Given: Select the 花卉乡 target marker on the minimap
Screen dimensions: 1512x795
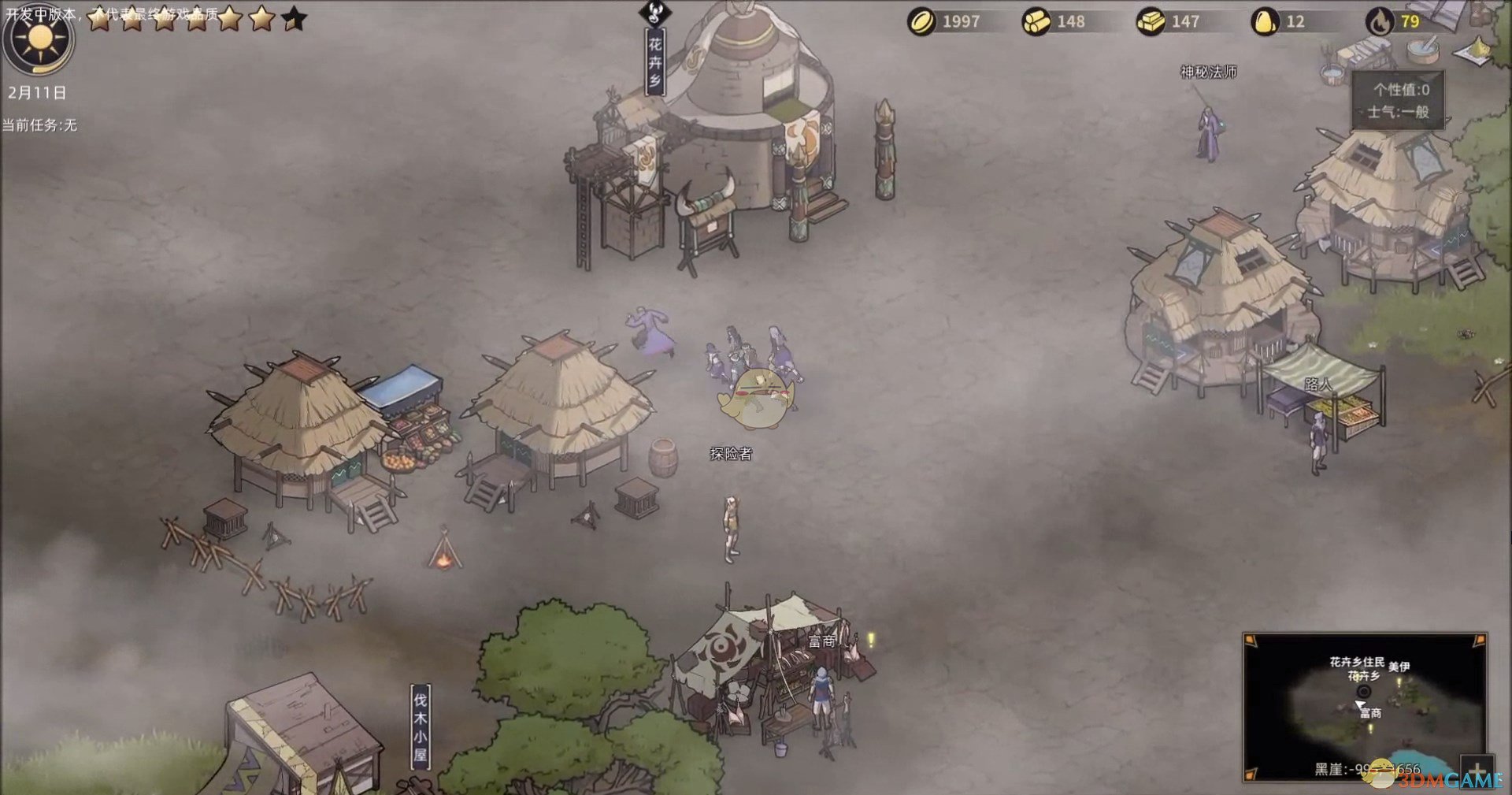Looking at the screenshot, I should click(1363, 692).
